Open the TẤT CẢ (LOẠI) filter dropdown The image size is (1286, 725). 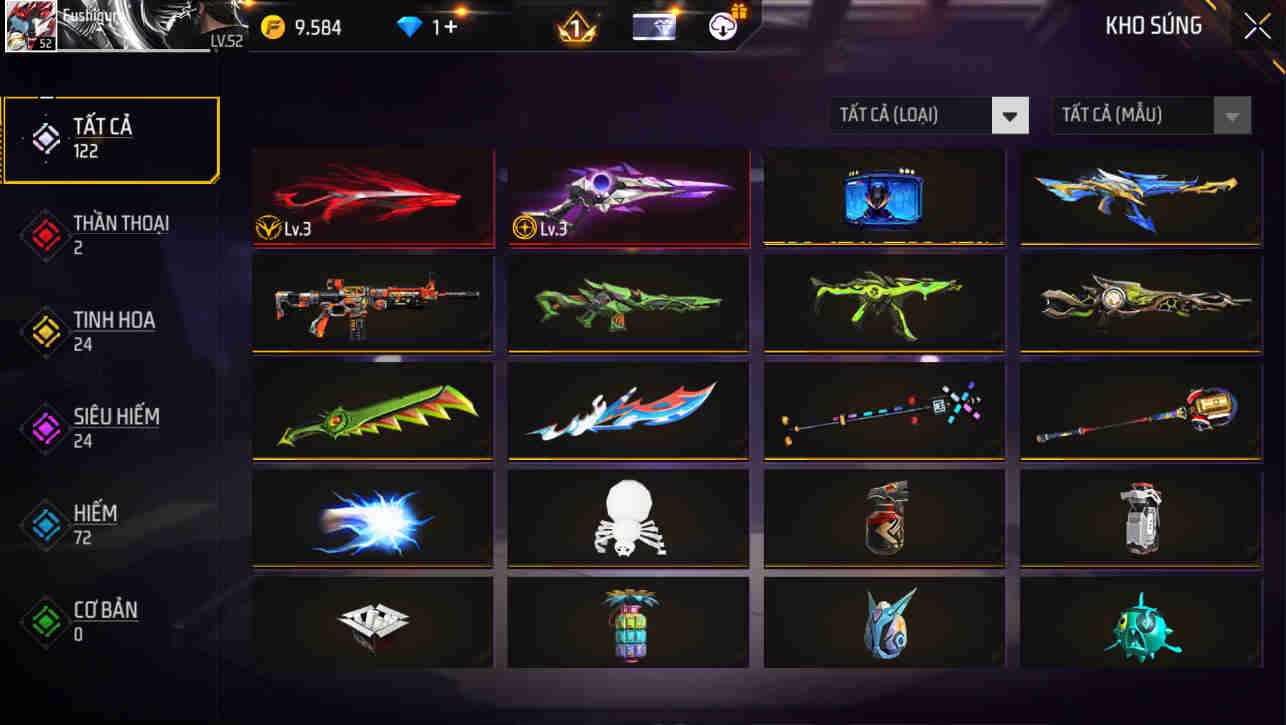pos(928,115)
